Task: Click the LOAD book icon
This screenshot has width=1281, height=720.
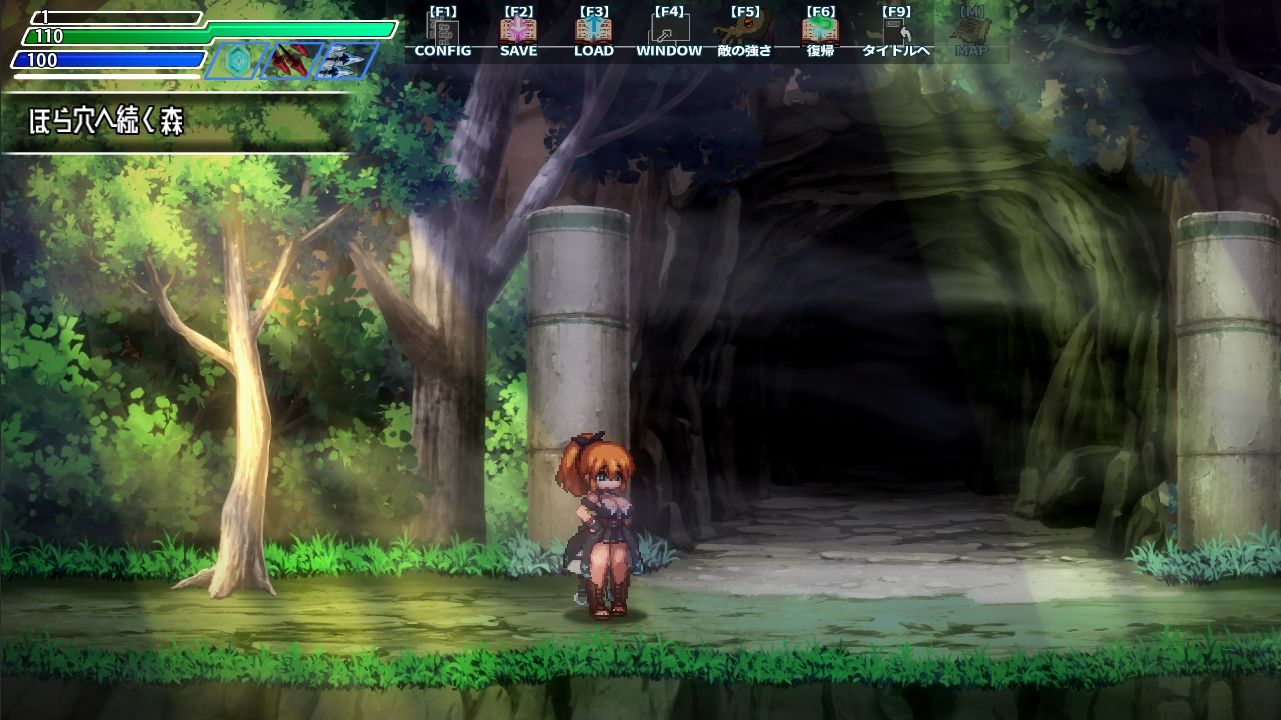Action: click(x=594, y=30)
